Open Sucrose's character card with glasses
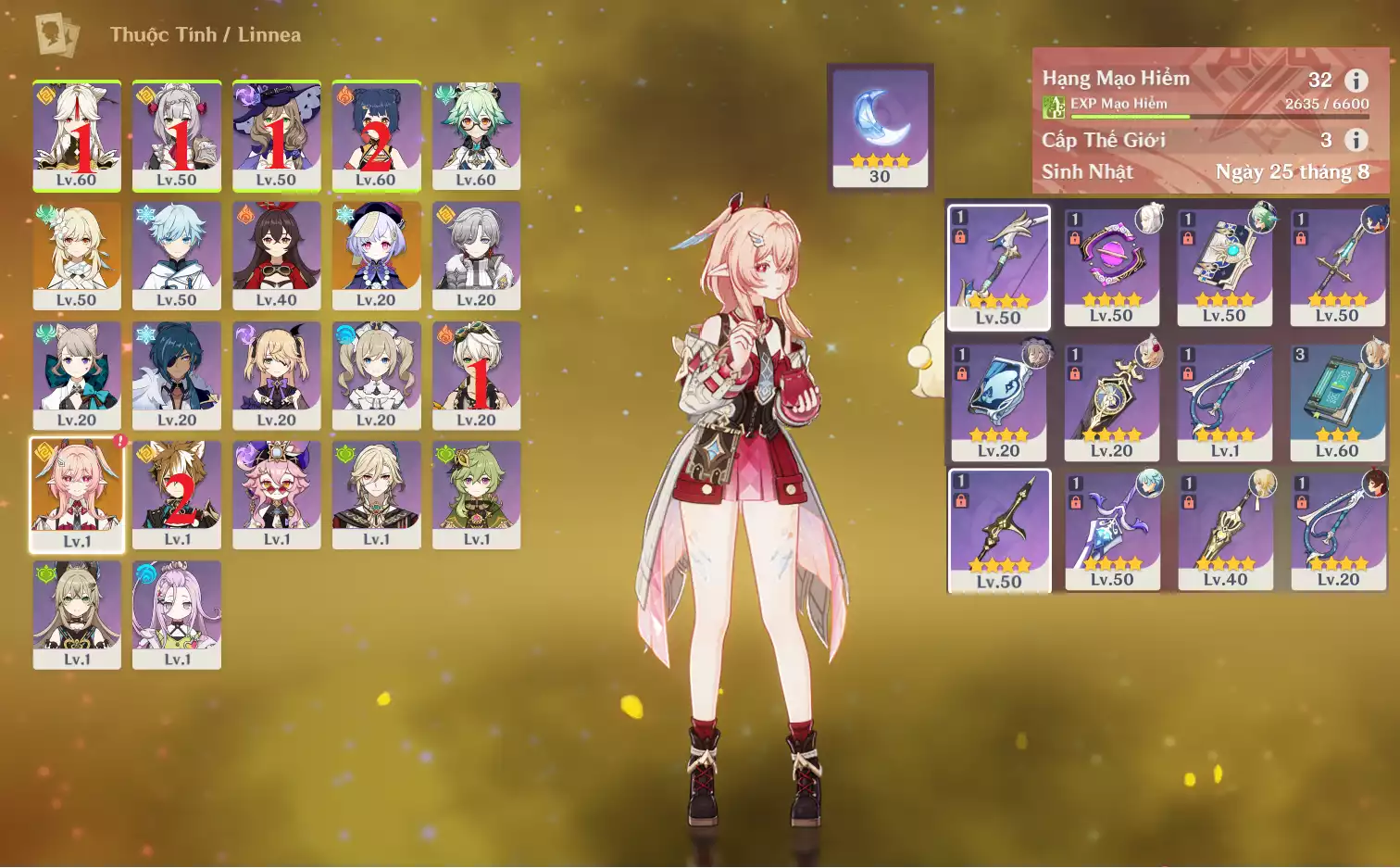This screenshot has width=1400, height=868. point(476,135)
